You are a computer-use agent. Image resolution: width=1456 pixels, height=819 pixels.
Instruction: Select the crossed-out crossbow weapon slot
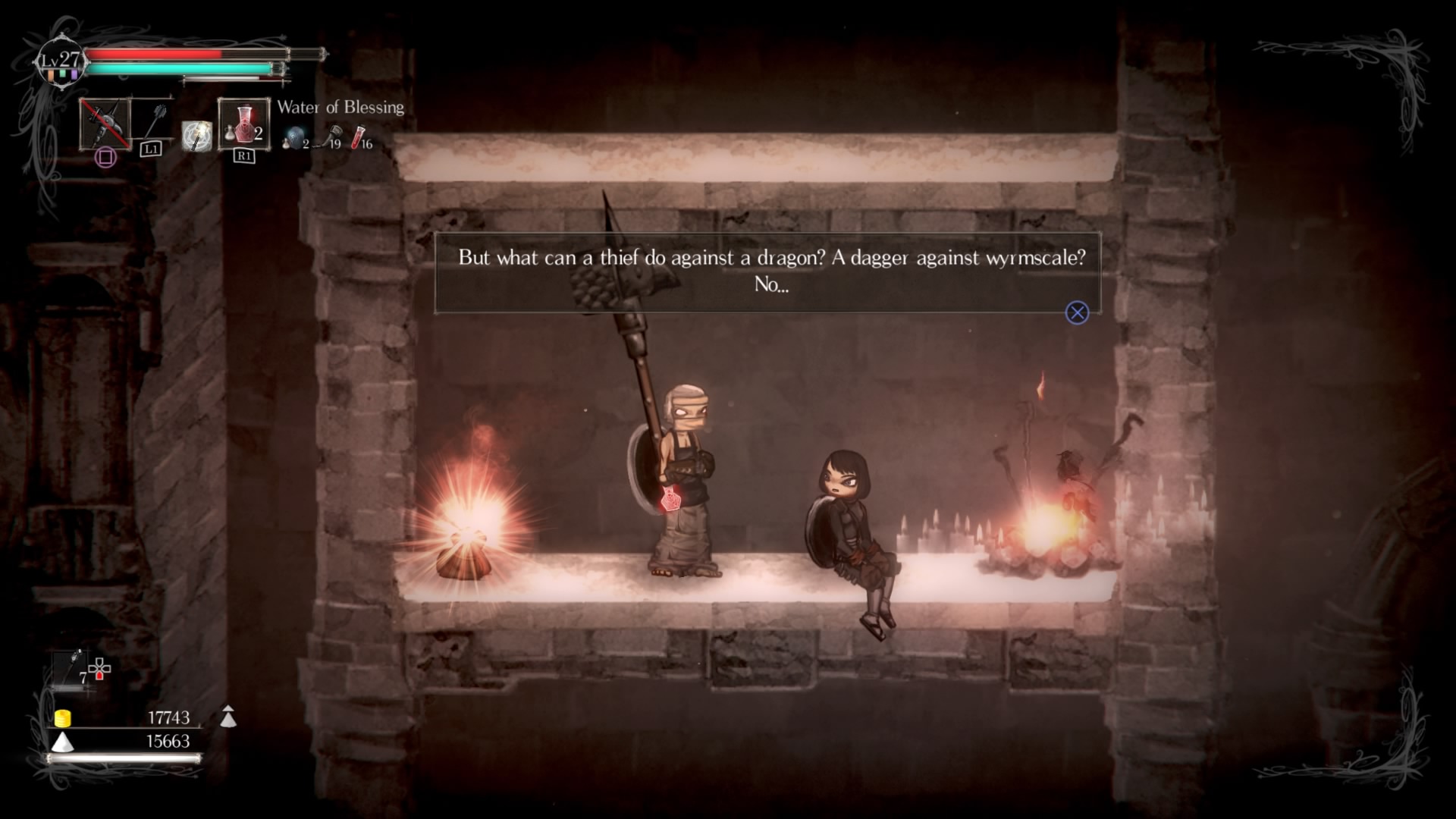coord(105,124)
